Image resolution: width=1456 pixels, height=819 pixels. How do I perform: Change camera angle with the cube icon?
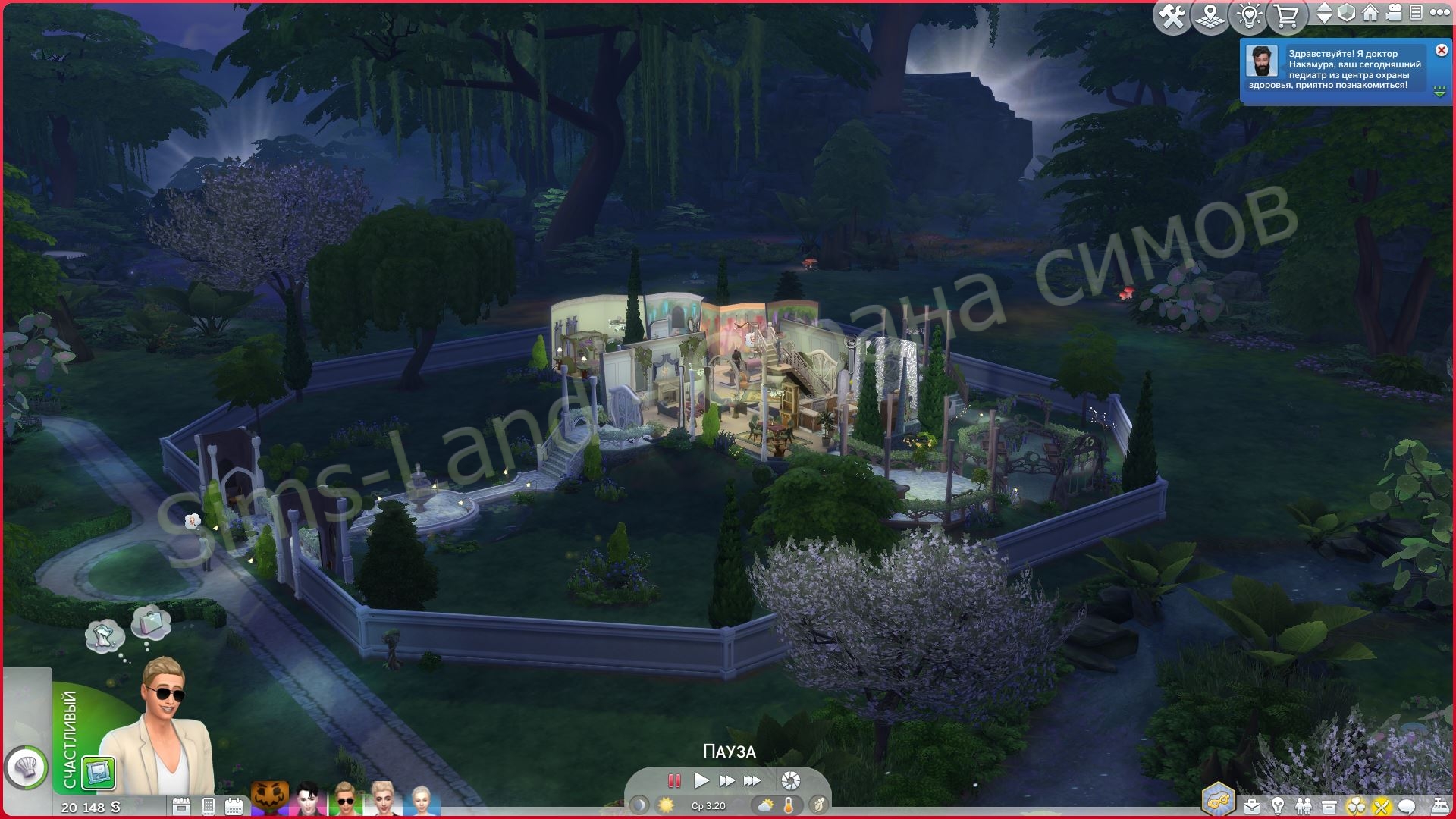point(1346,14)
